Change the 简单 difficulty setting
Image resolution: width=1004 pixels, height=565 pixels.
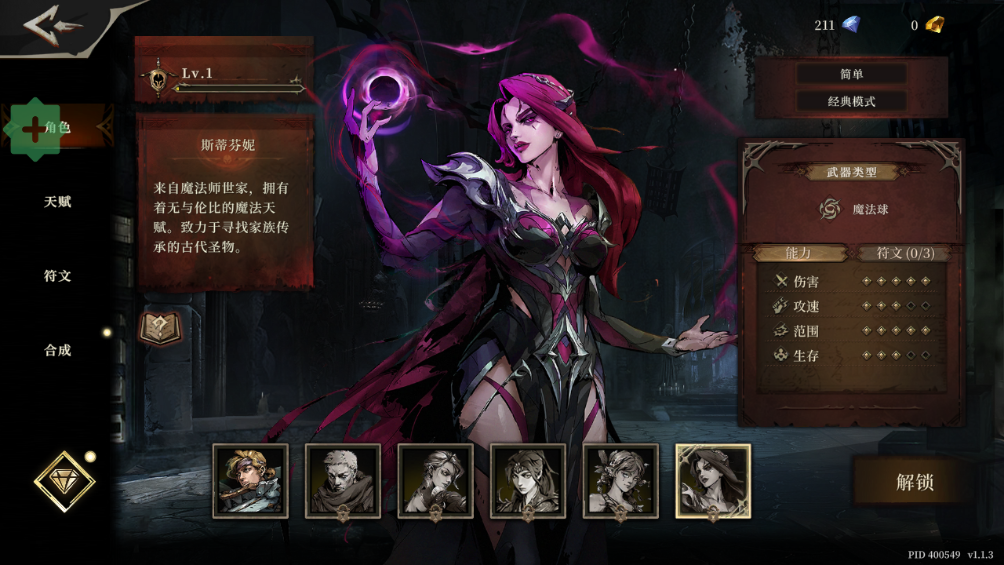tap(851, 74)
